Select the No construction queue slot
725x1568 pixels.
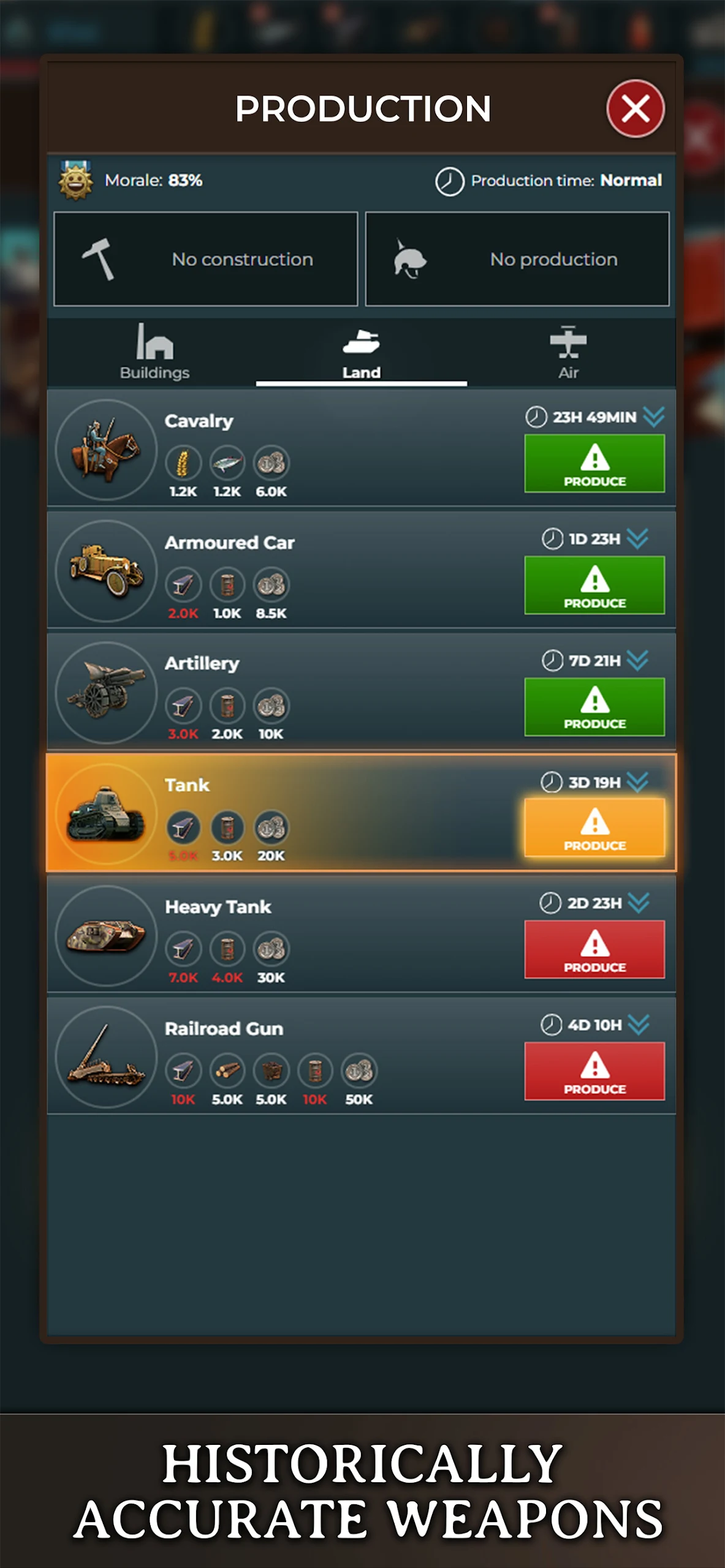(206, 259)
